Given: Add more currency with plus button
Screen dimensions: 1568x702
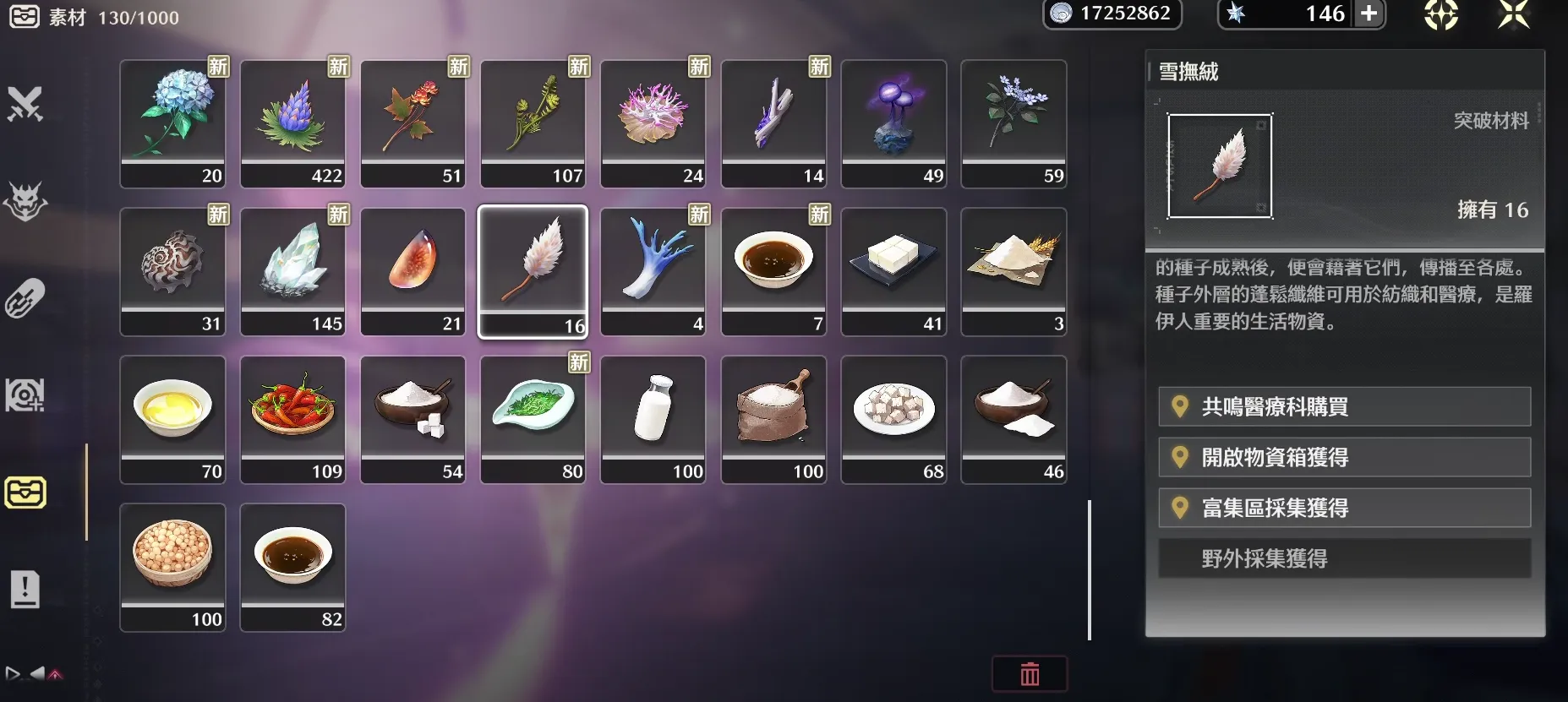Looking at the screenshot, I should click(1369, 14).
